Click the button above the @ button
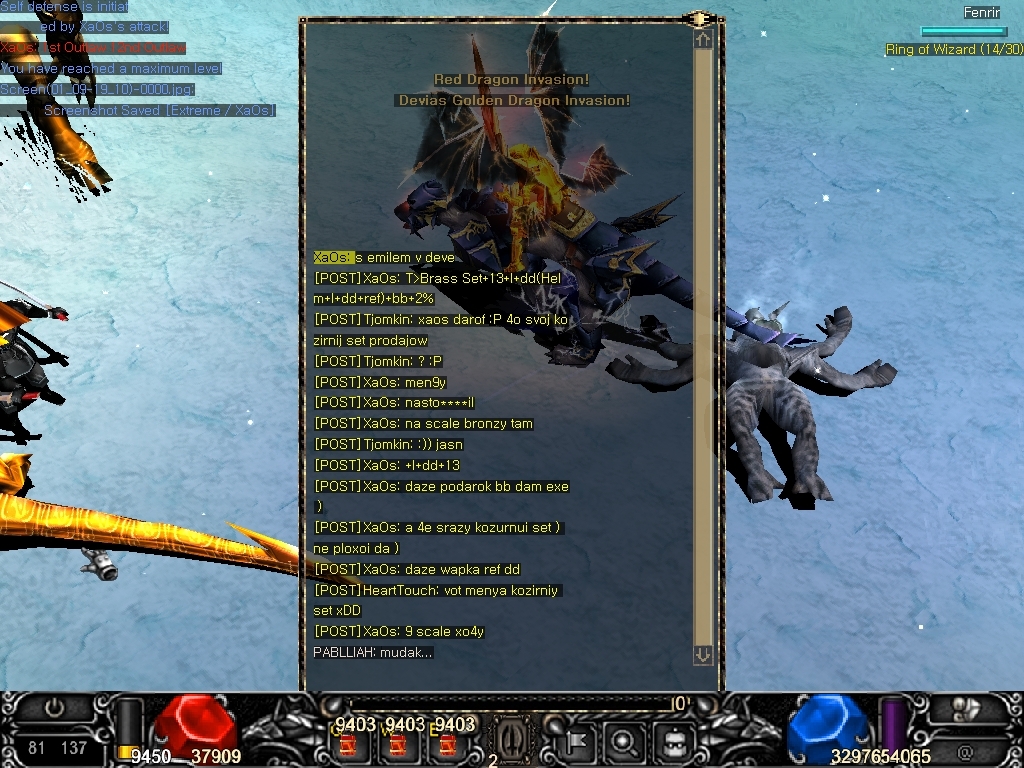The height and width of the screenshot is (768, 1024). [x=965, y=709]
